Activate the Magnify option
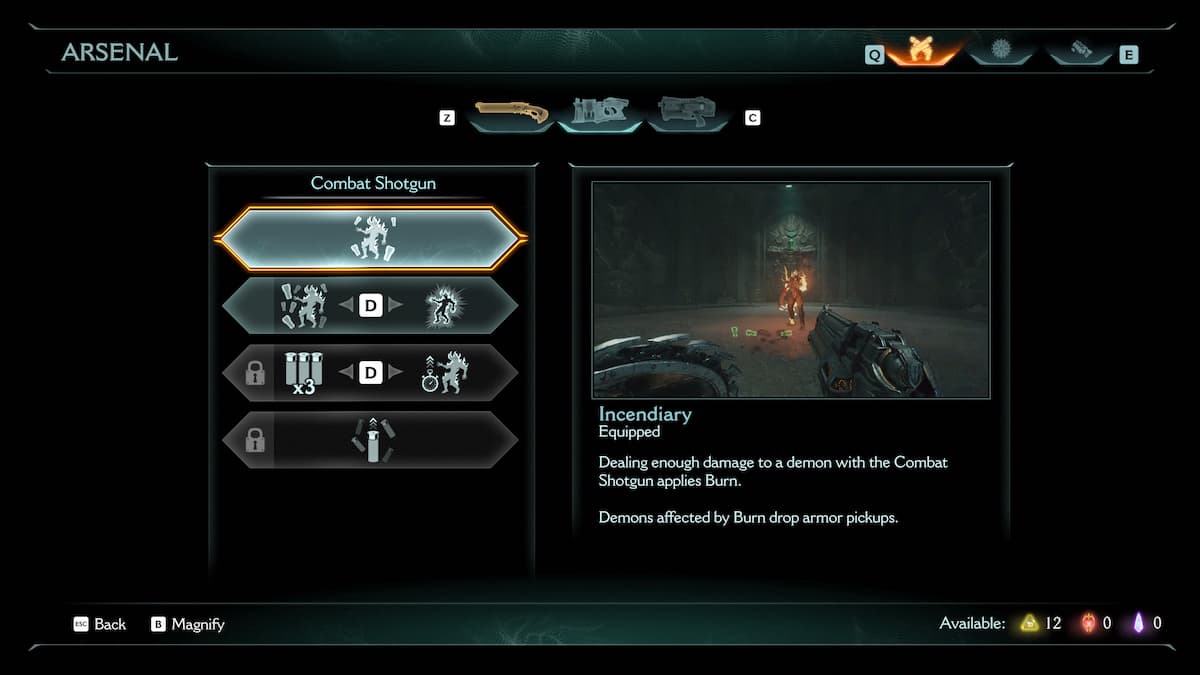This screenshot has height=675, width=1200. (188, 624)
